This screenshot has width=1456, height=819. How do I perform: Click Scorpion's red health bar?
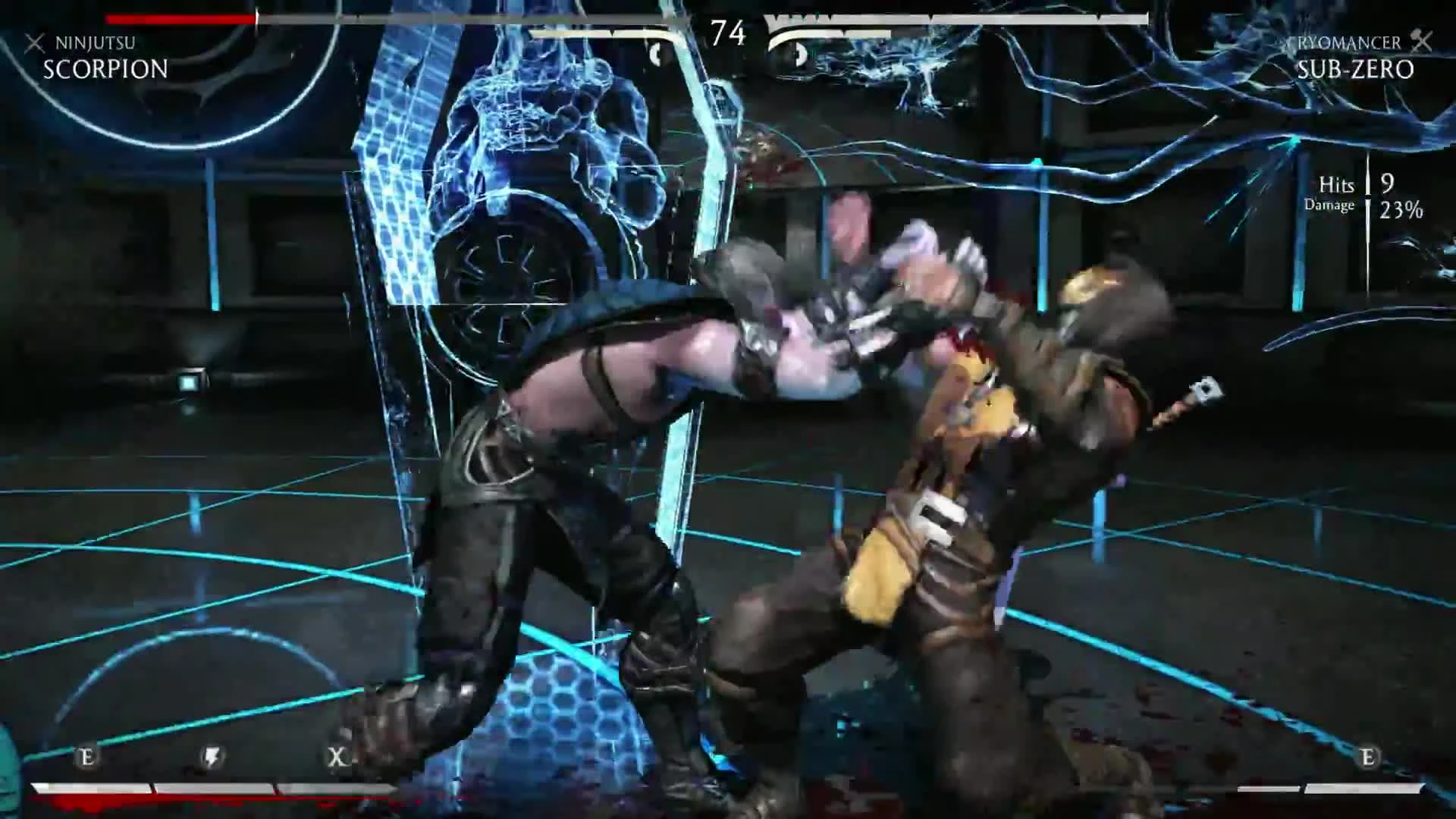(182, 17)
